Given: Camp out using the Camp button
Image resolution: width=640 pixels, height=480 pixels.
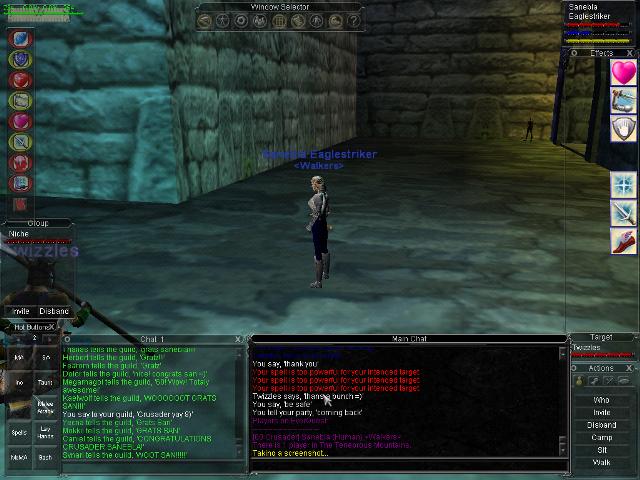Looking at the screenshot, I should 601,437.
